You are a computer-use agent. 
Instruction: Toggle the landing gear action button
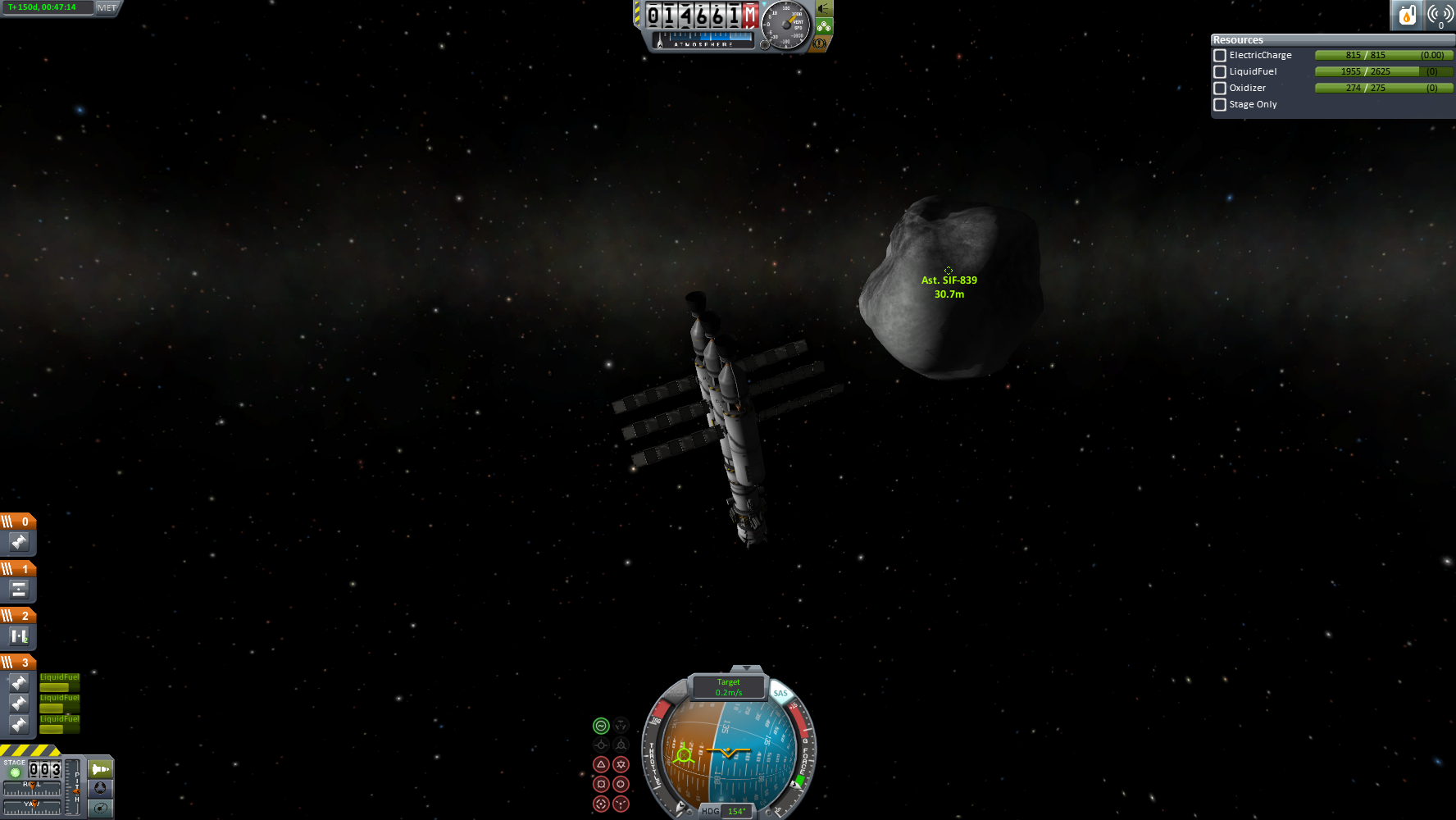tap(824, 26)
